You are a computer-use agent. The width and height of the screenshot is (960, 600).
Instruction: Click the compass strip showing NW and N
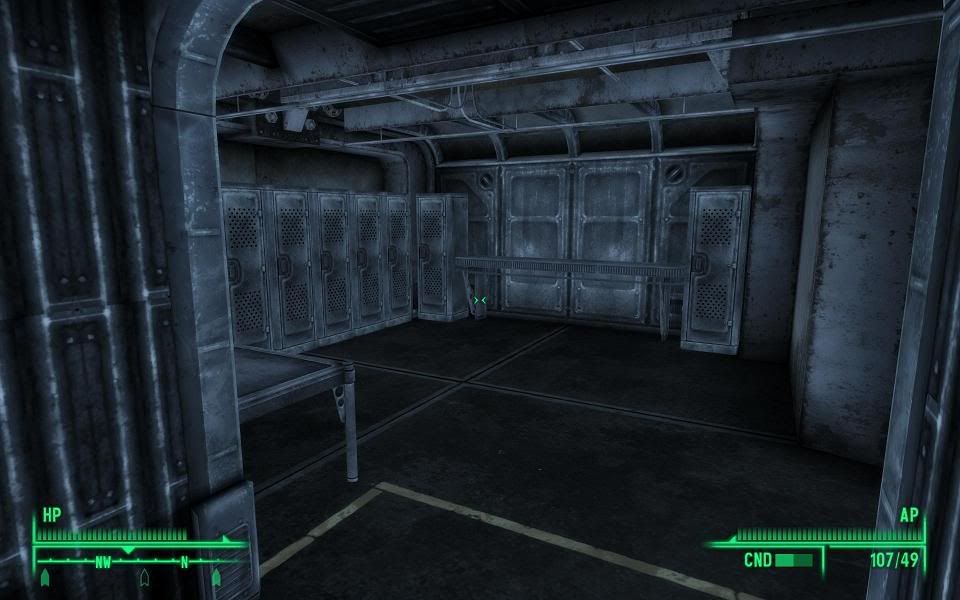pos(140,562)
